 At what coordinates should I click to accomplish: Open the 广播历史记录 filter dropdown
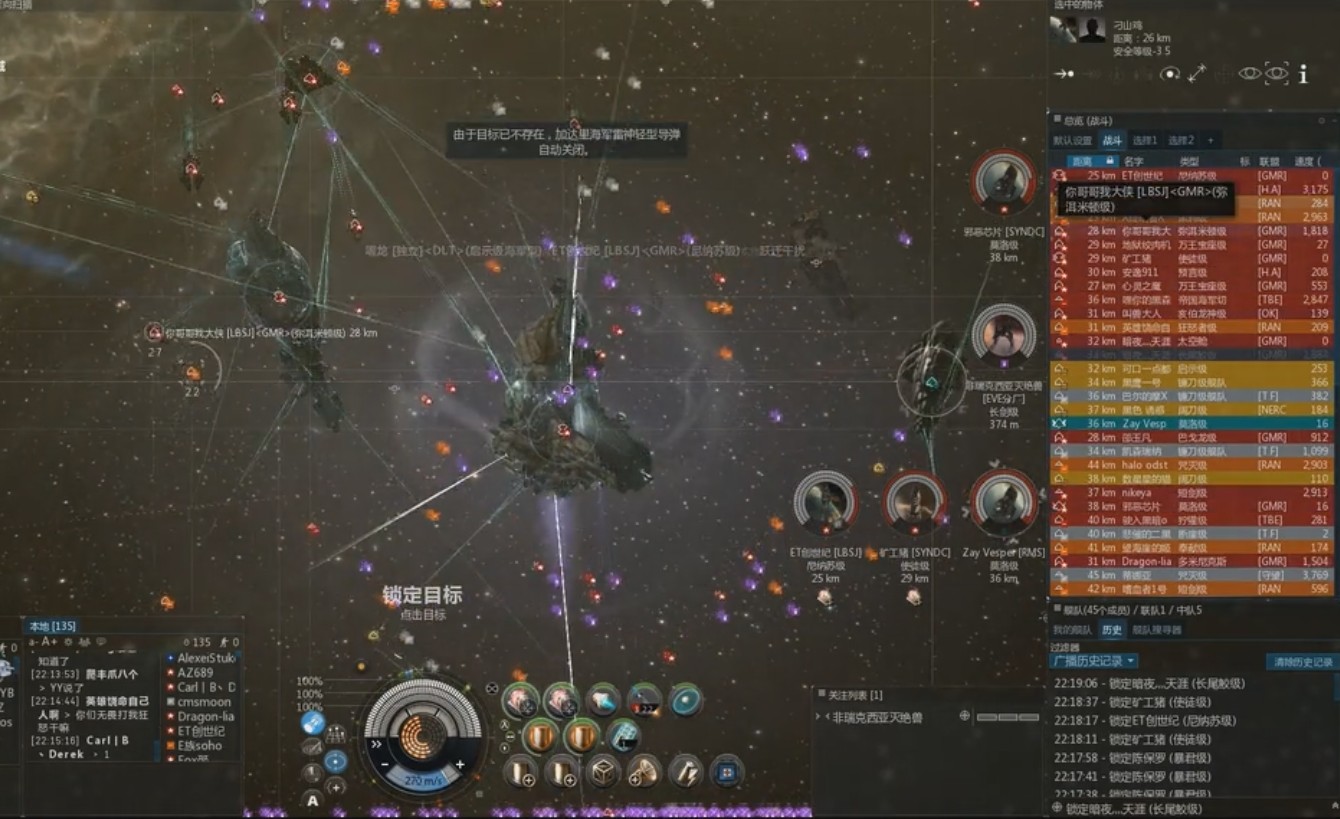click(1095, 661)
